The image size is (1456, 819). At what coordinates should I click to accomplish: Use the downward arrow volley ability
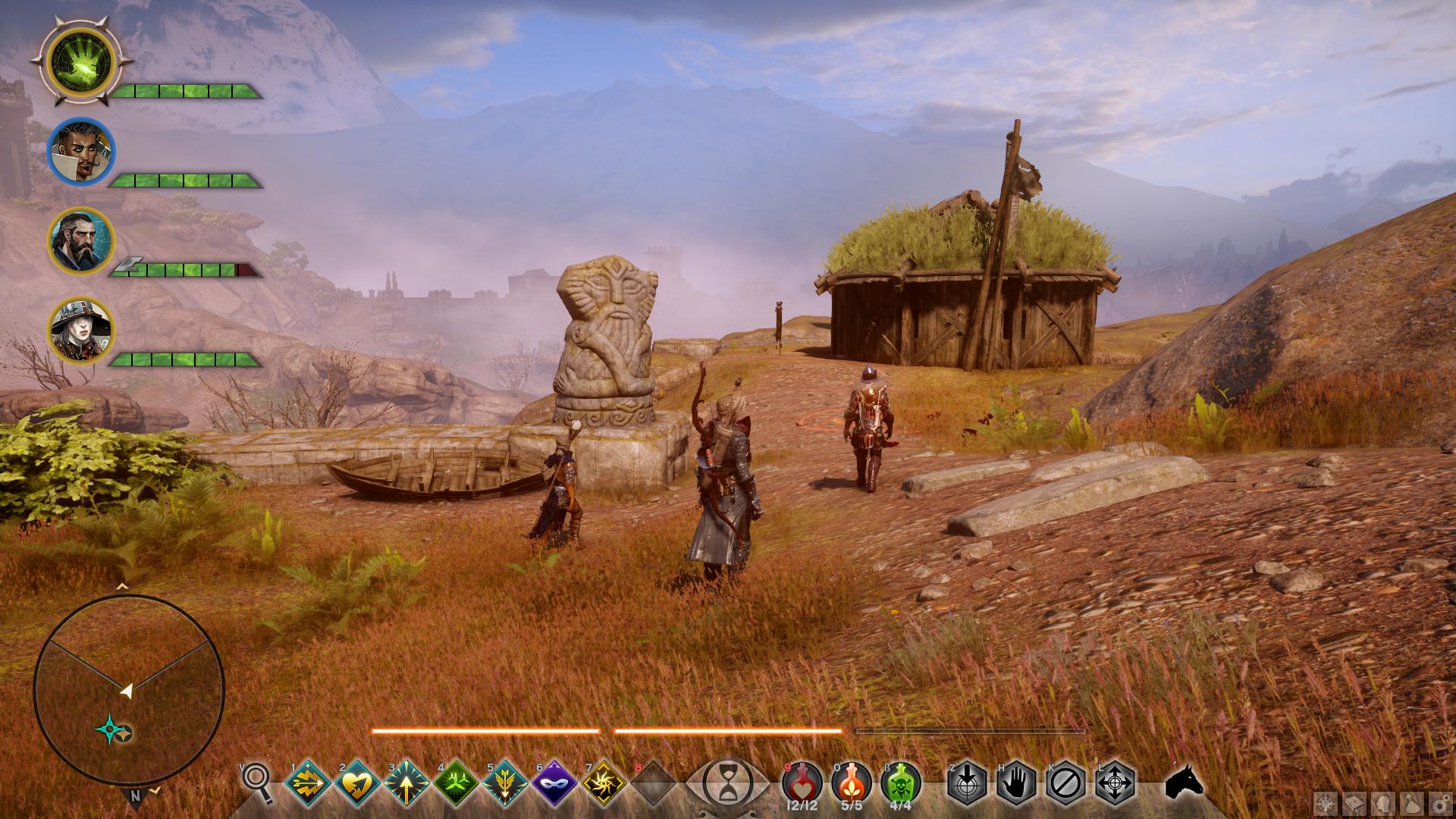506,783
